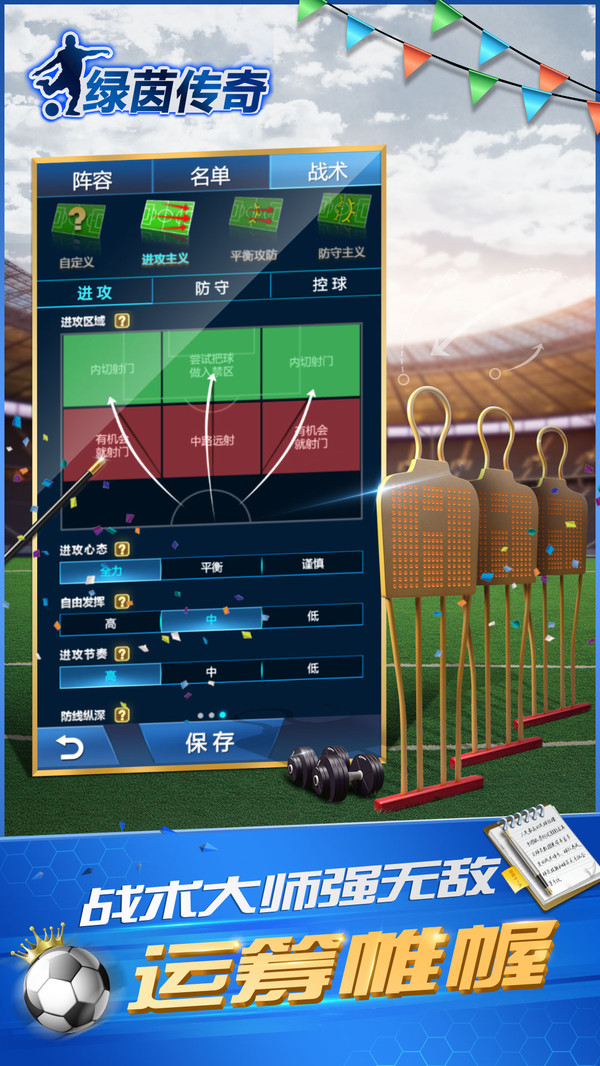600x1066 pixels.
Task: Select the 中路远射 attack zone
Action: click(211, 437)
